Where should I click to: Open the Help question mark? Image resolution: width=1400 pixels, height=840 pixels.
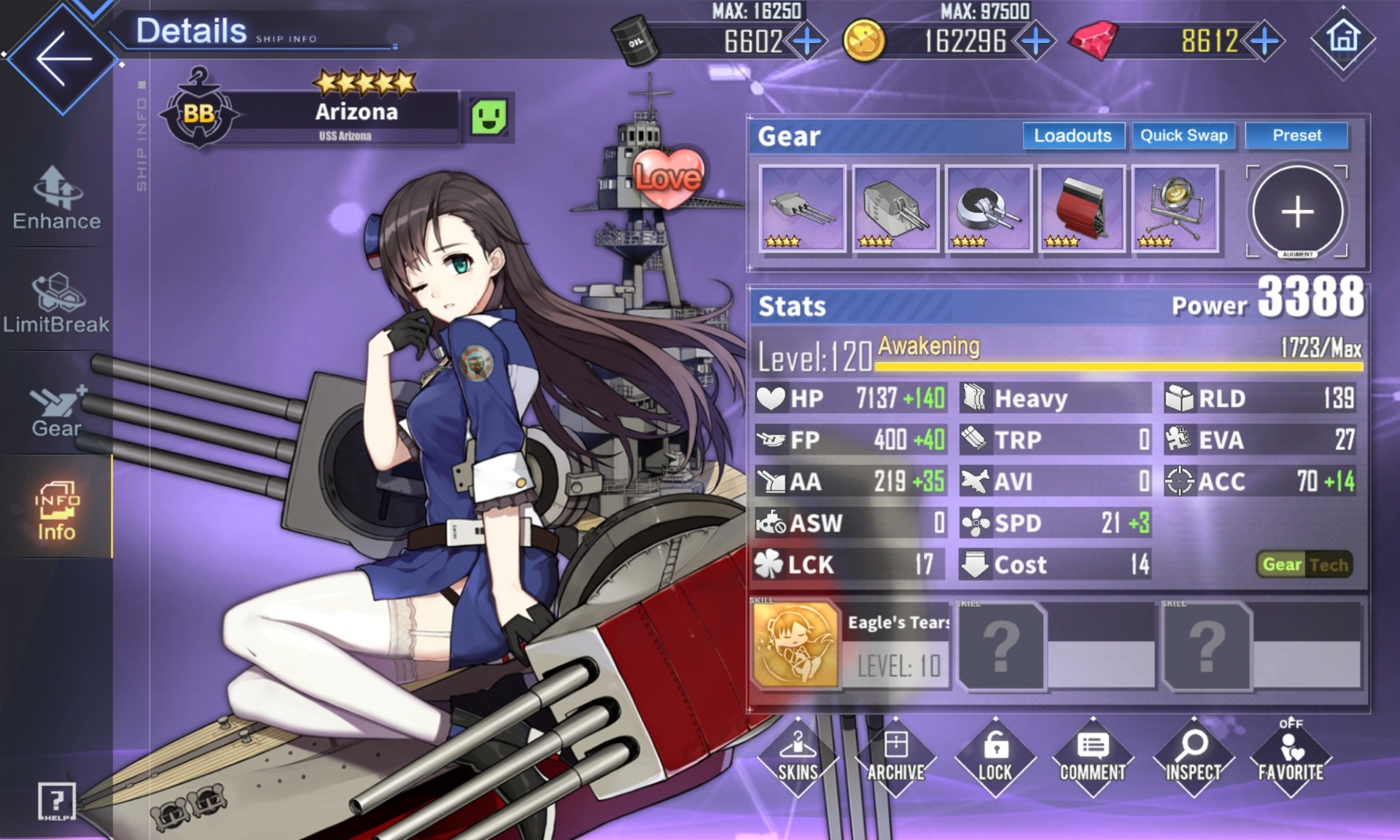(56, 801)
